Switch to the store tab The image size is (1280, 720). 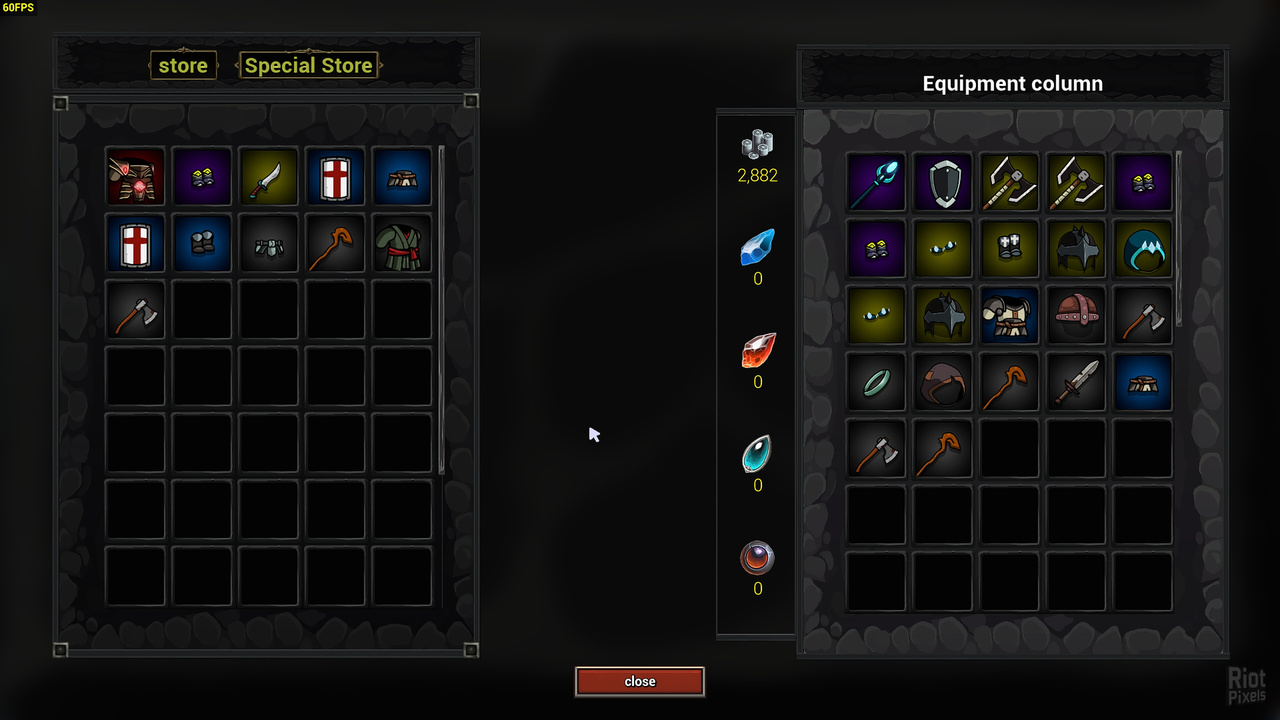pos(183,66)
